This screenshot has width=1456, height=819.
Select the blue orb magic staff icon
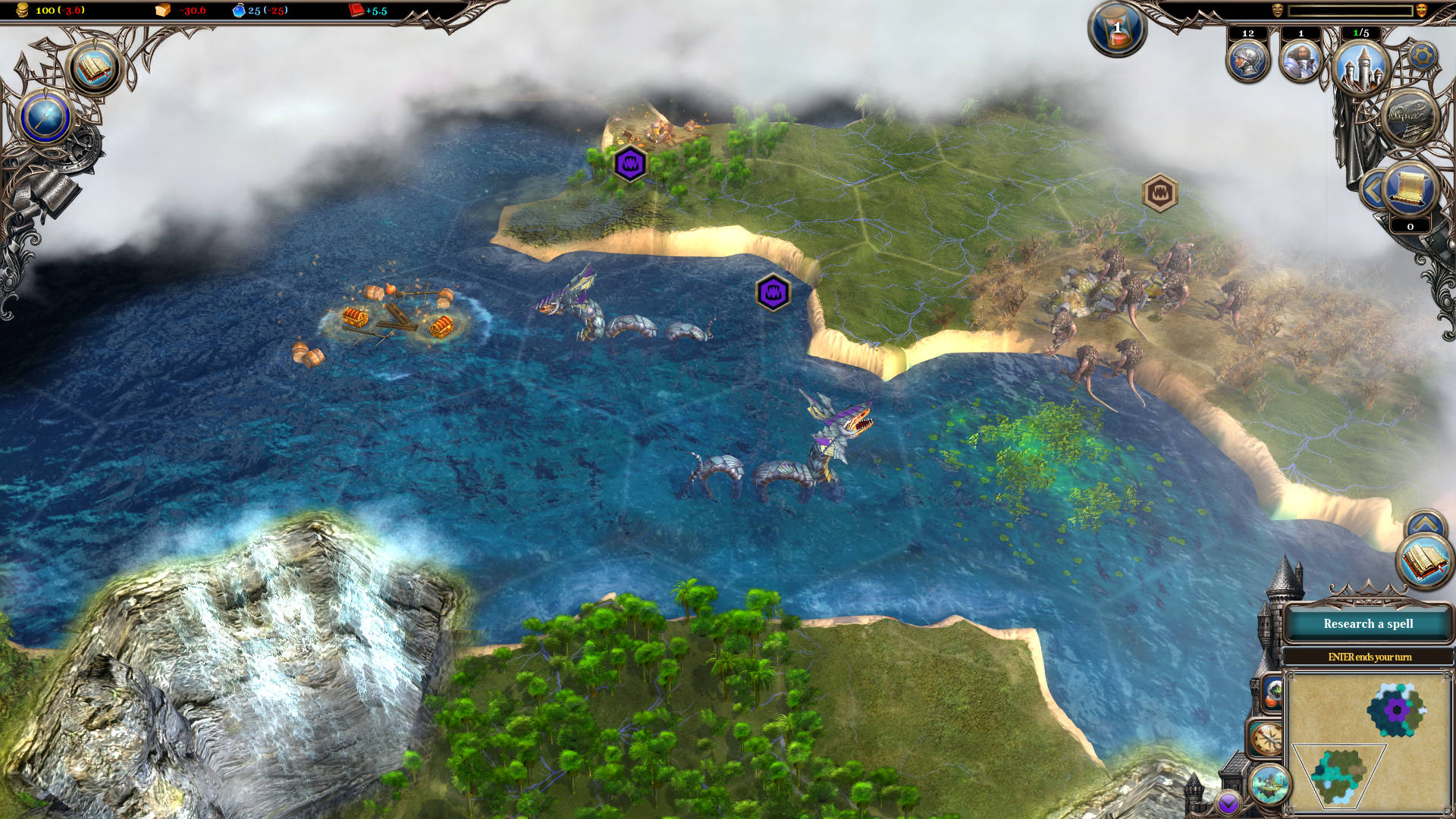pos(45,118)
